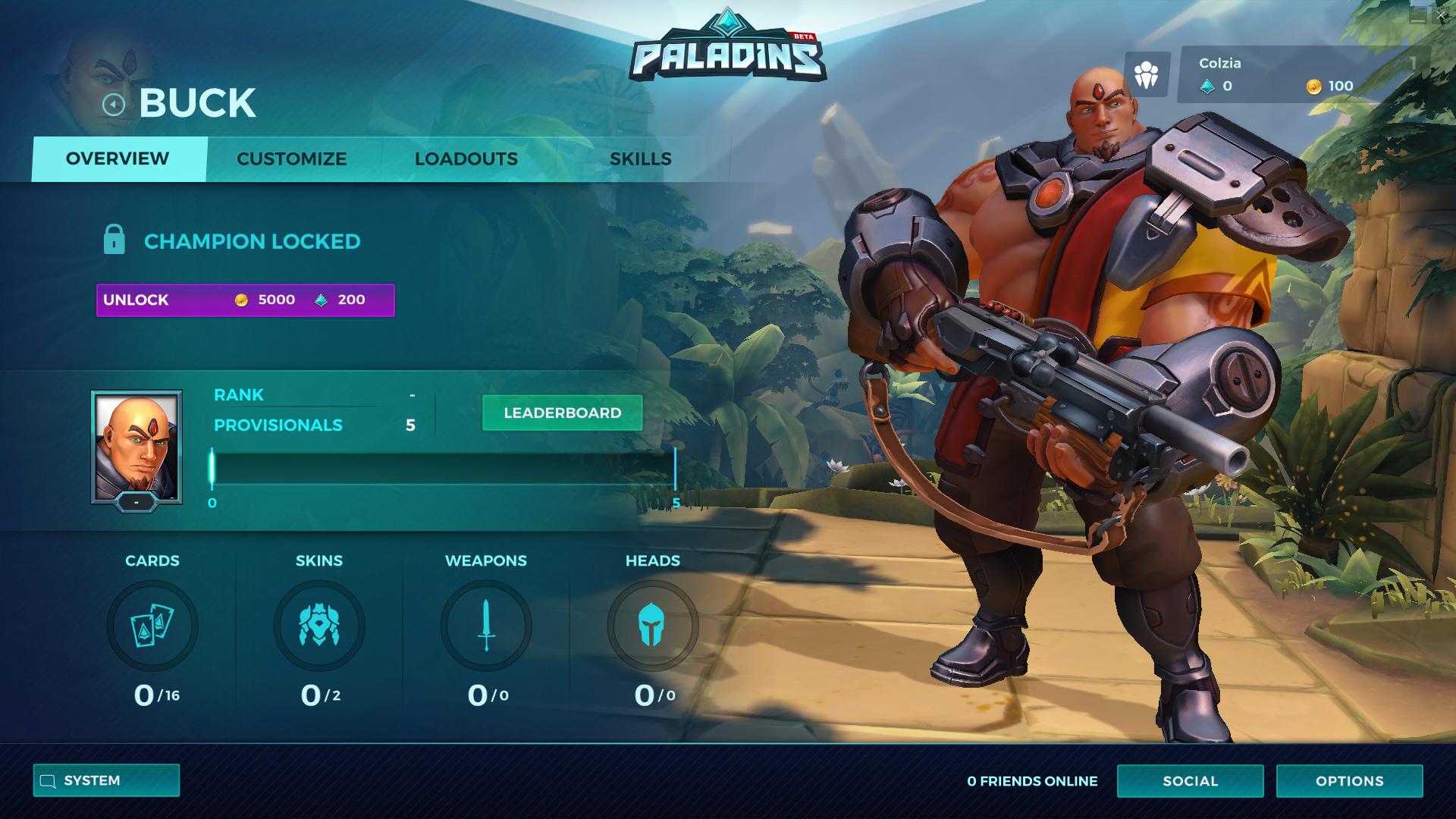
Task: Open the Social panel
Action: 1190,781
